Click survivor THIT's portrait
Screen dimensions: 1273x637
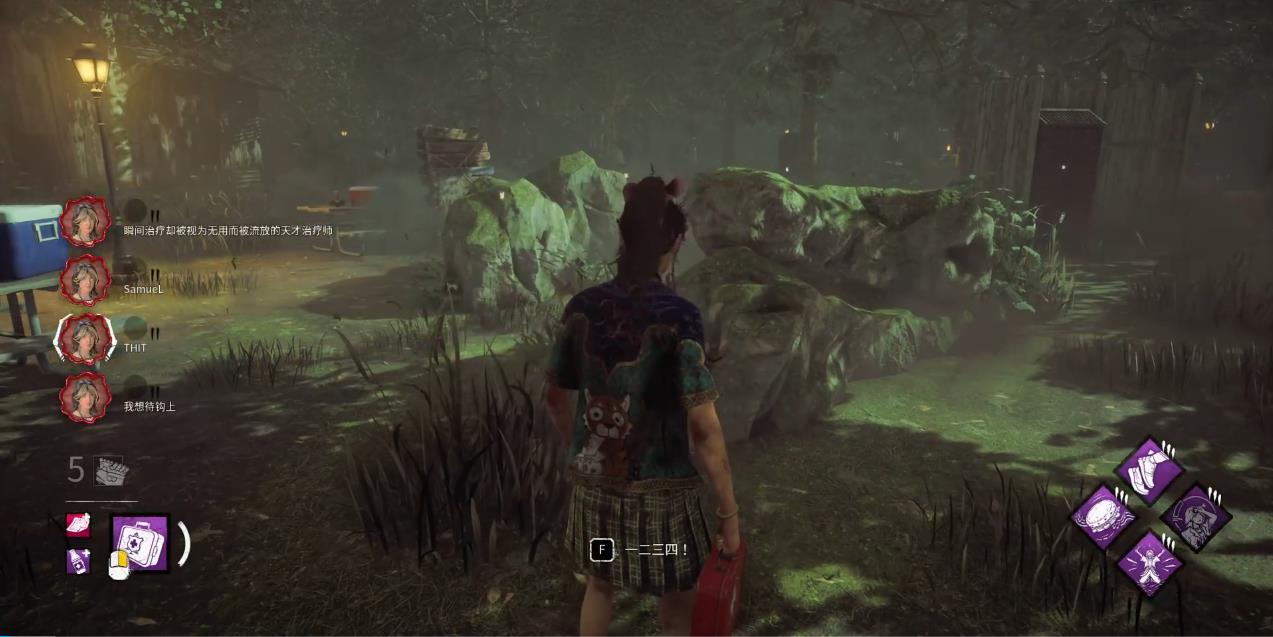click(86, 339)
